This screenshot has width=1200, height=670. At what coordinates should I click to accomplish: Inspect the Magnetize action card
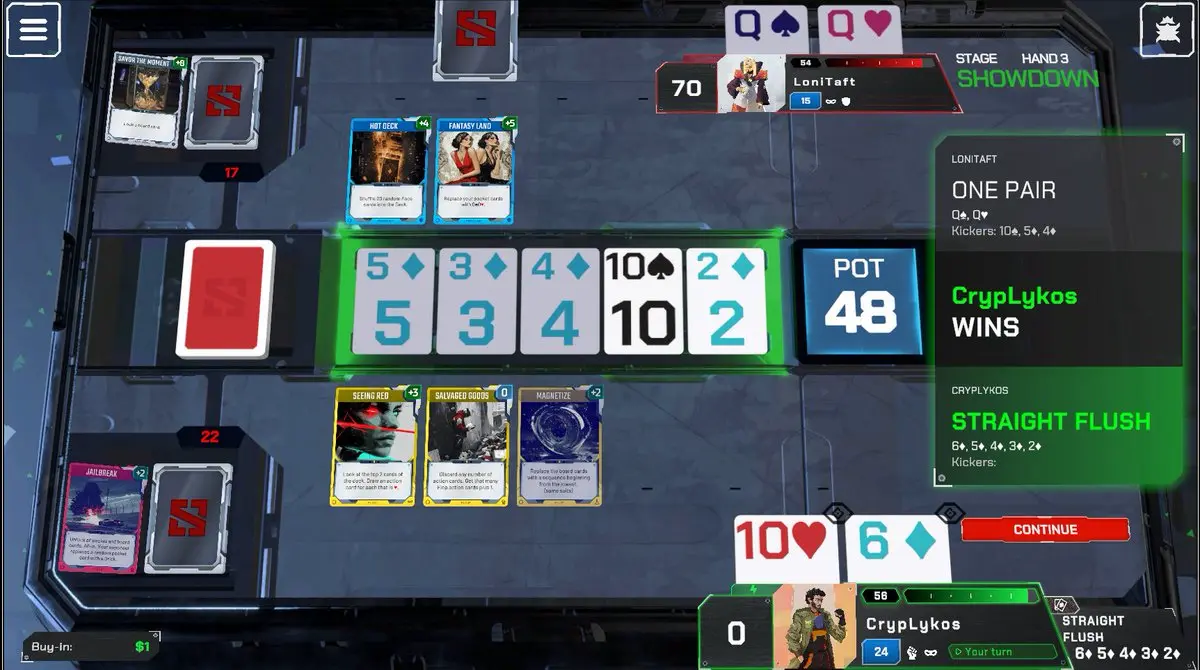pos(559,446)
